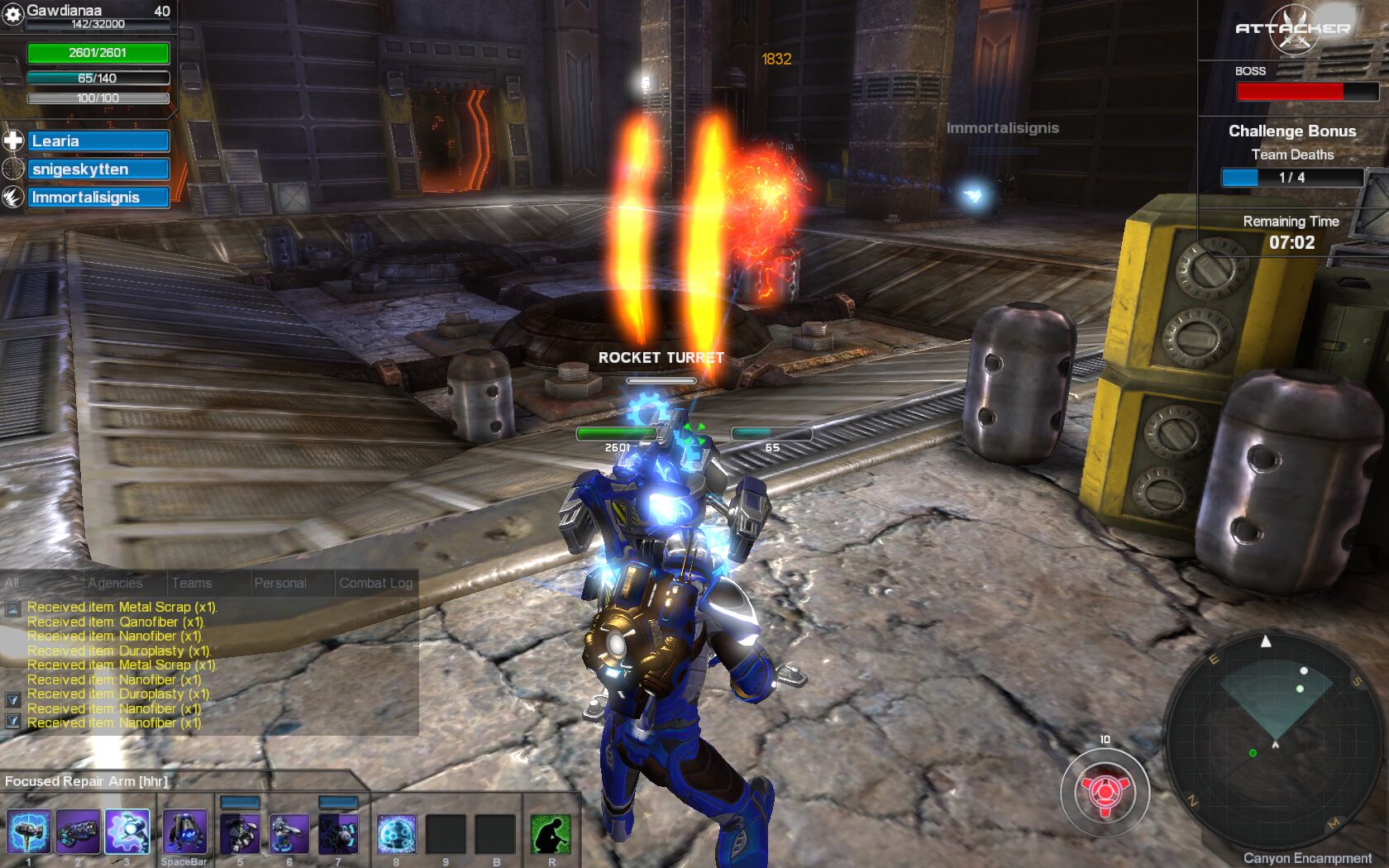Choose Immortalisignis from the team frames
This screenshot has width=1389, height=868.
98,198
